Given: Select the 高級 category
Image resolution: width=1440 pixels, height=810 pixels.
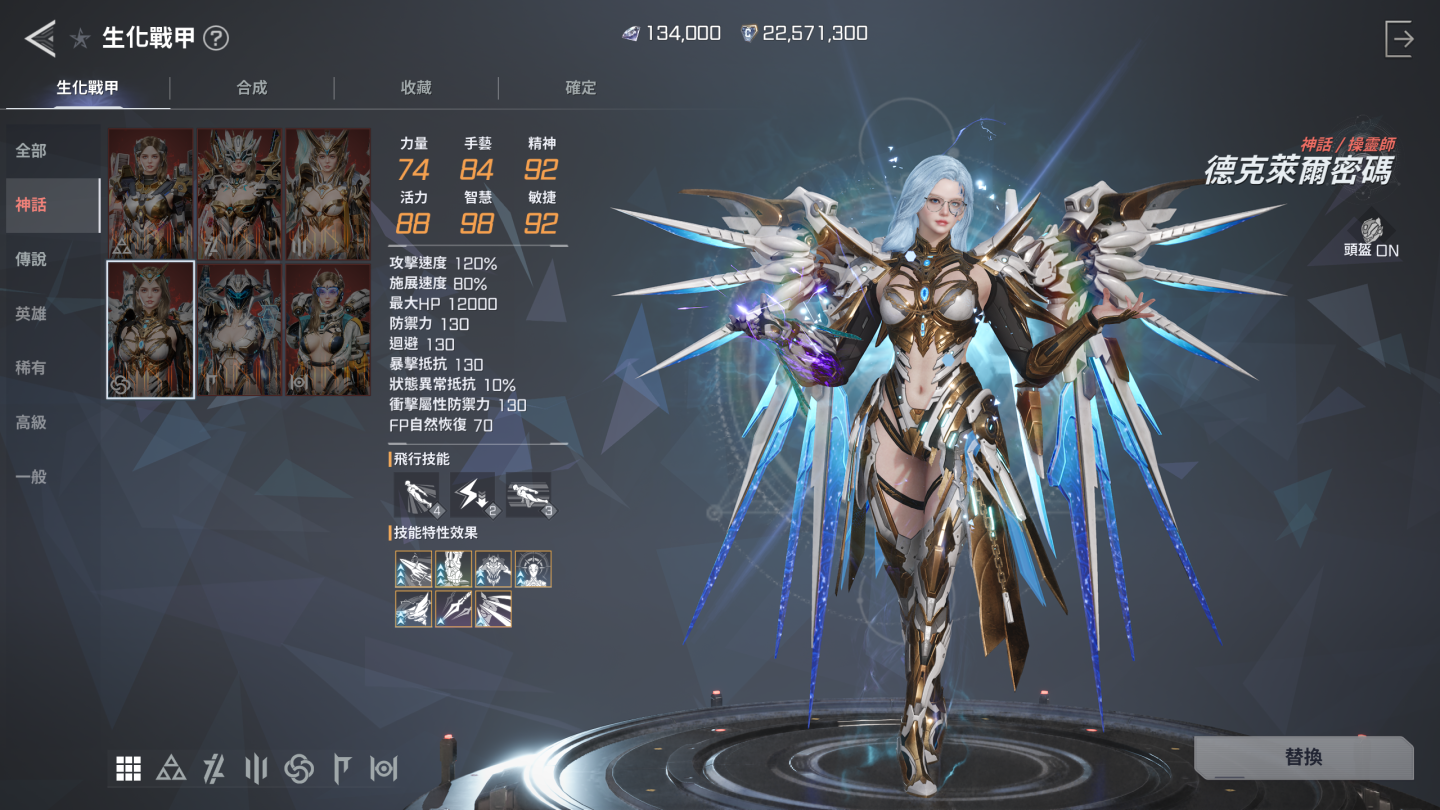Looking at the screenshot, I should coord(32,423).
